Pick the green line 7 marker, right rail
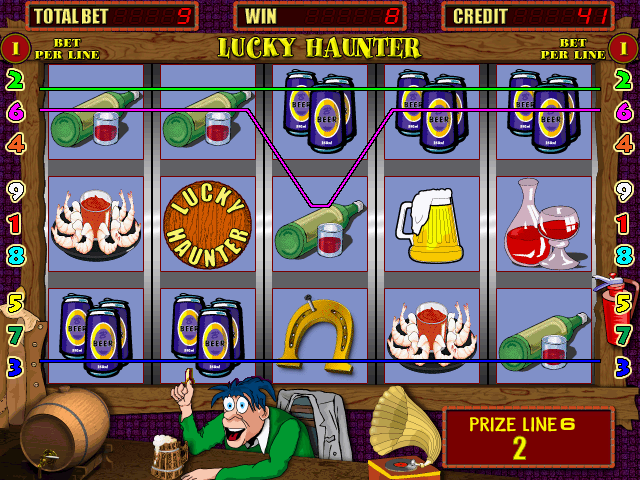 624,333
